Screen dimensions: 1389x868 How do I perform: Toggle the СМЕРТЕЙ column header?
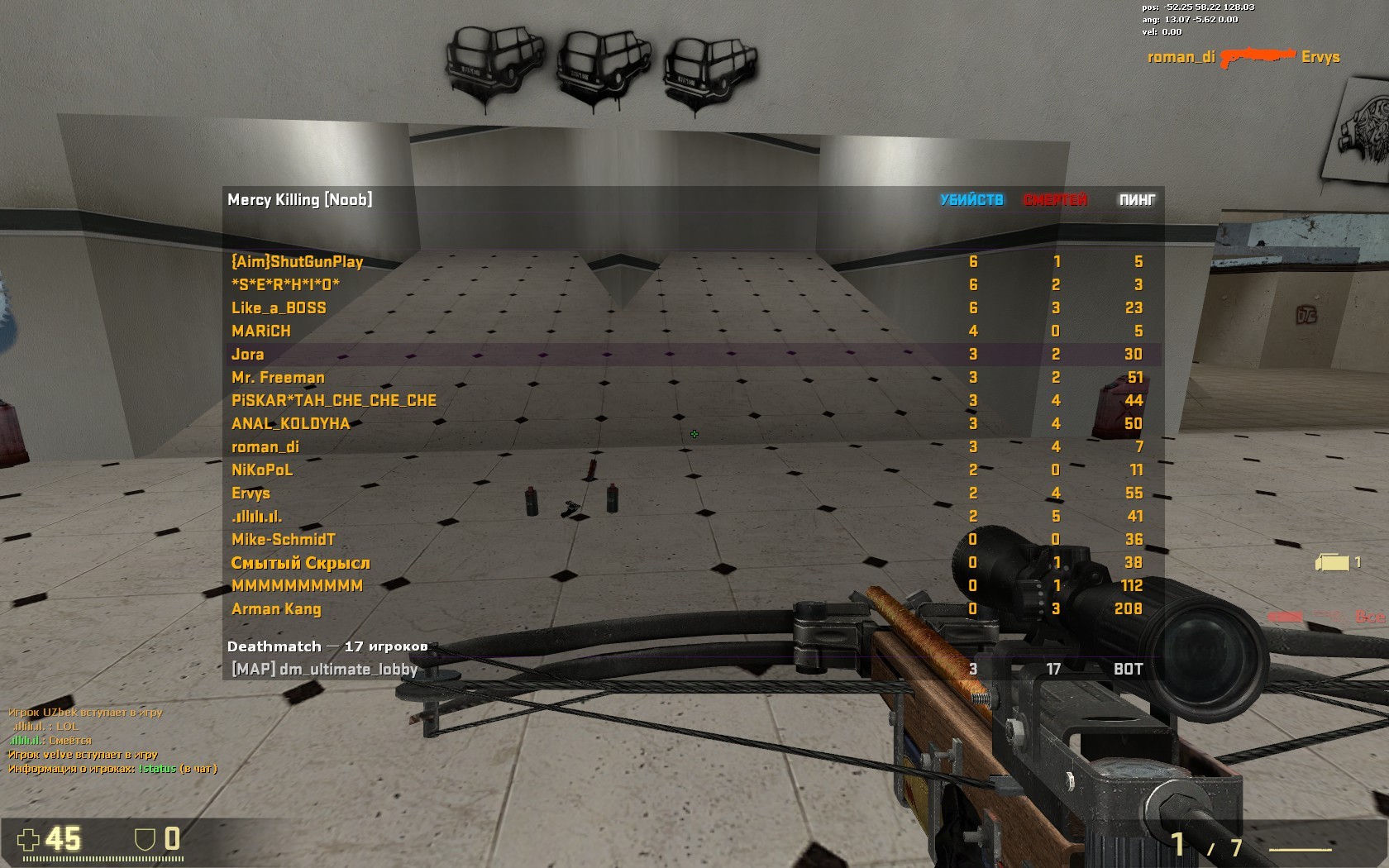tap(1056, 199)
